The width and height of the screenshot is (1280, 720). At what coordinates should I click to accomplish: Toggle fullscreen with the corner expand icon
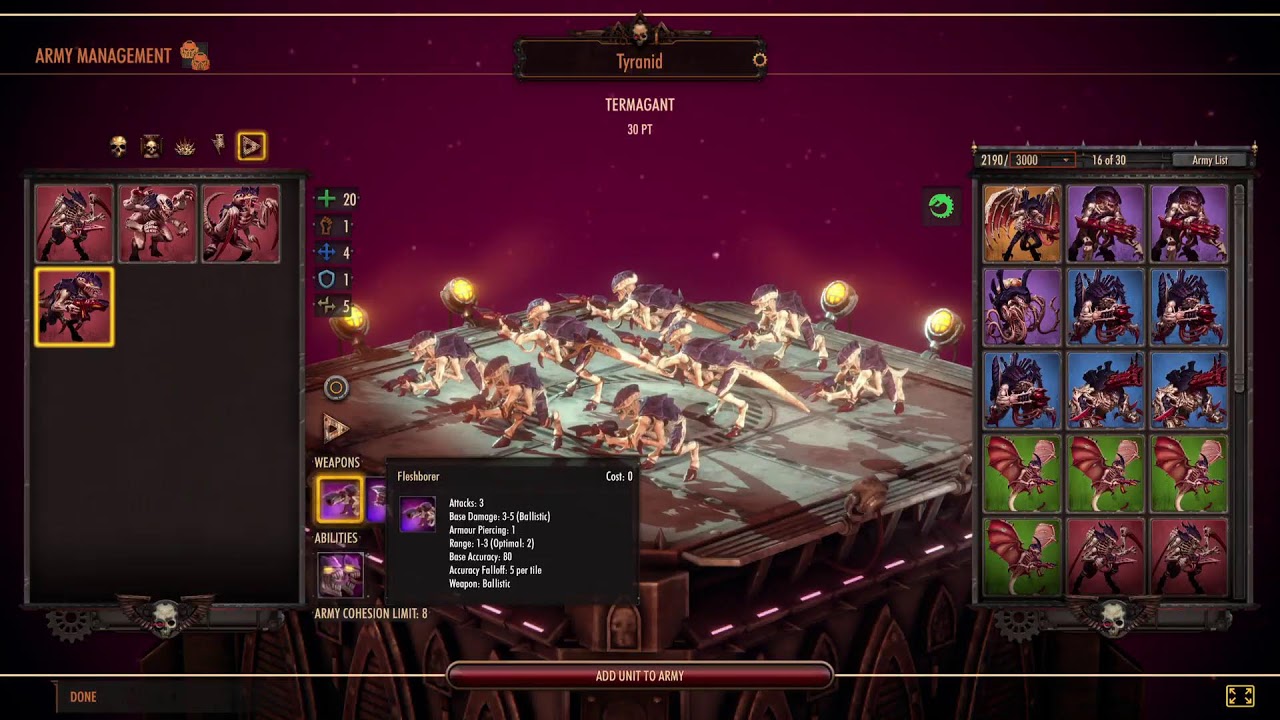point(1239,696)
